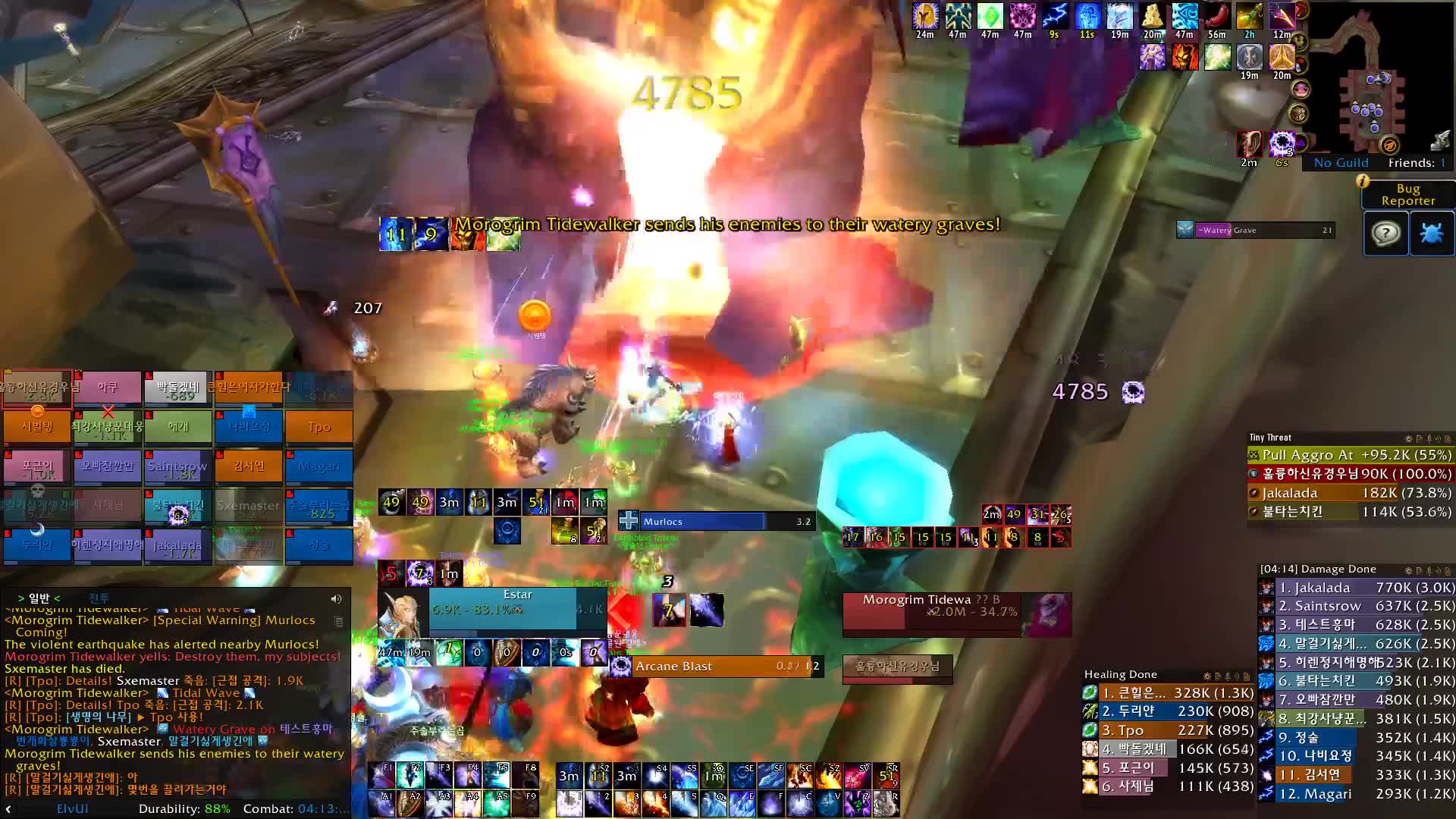Click the Friends: 1 text near minimap

1415,162
